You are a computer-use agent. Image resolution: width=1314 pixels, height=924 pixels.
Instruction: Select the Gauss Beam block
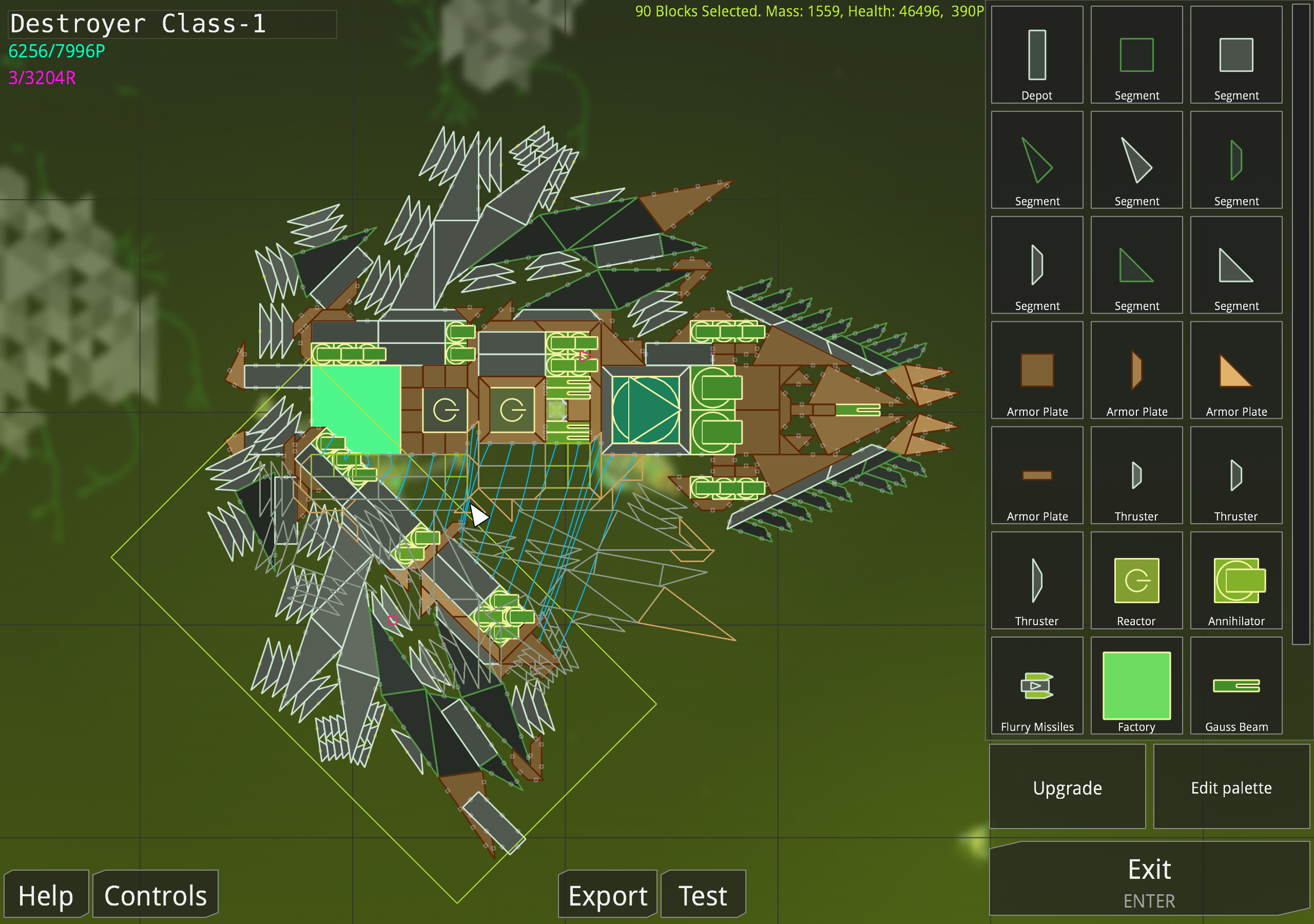click(1236, 686)
